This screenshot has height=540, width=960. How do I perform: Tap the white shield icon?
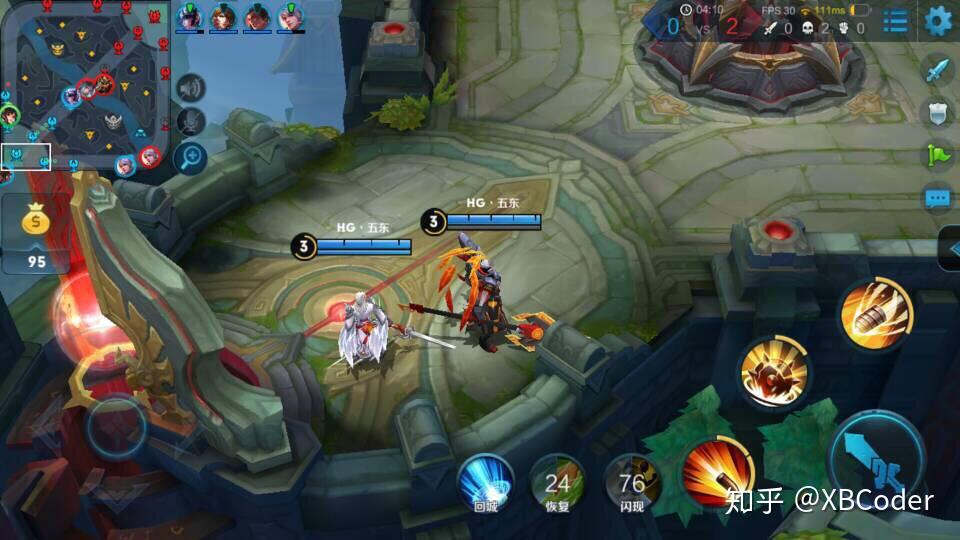(937, 113)
